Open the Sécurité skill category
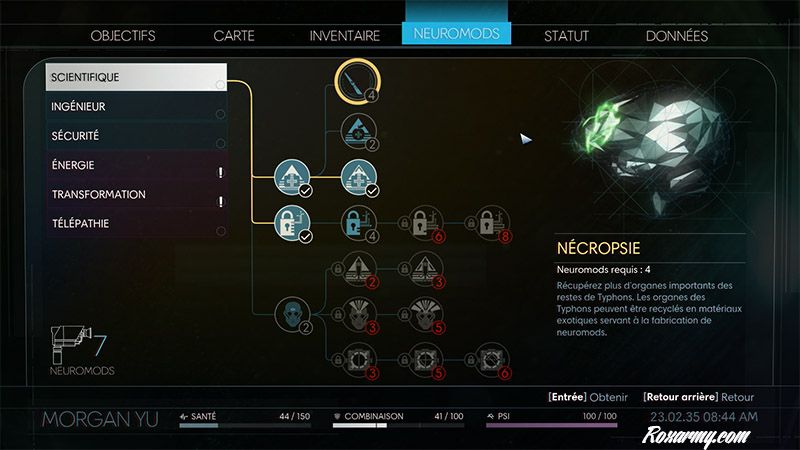This screenshot has height=450, width=800. (135, 135)
